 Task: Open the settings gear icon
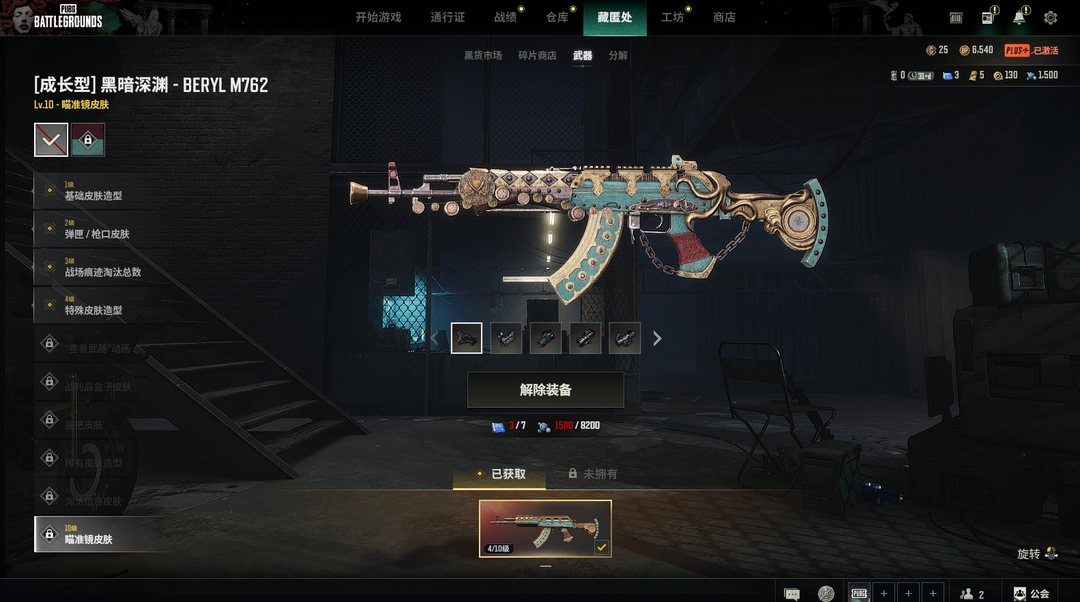(1050, 18)
